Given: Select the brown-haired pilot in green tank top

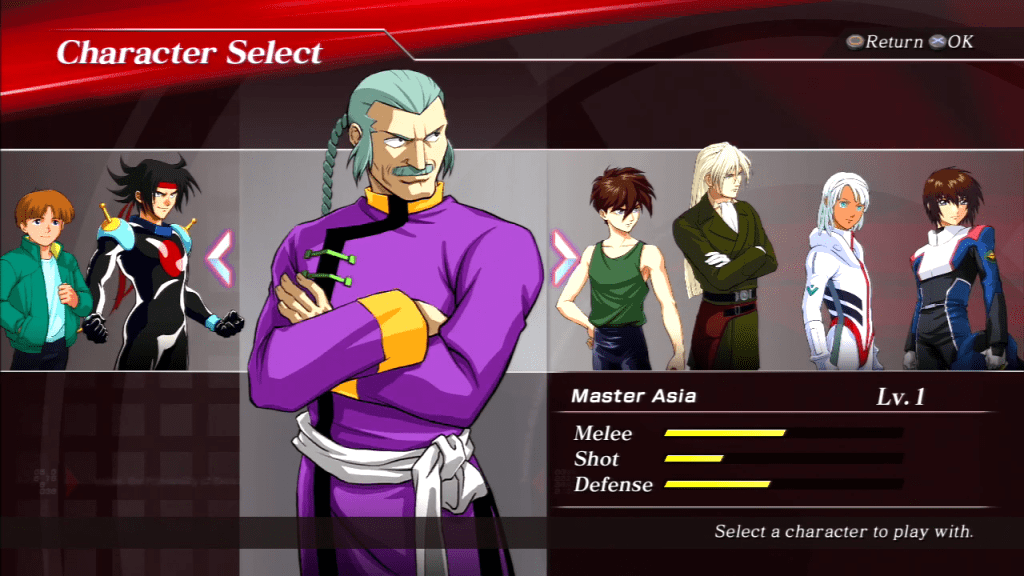Looking at the screenshot, I should (x=617, y=270).
